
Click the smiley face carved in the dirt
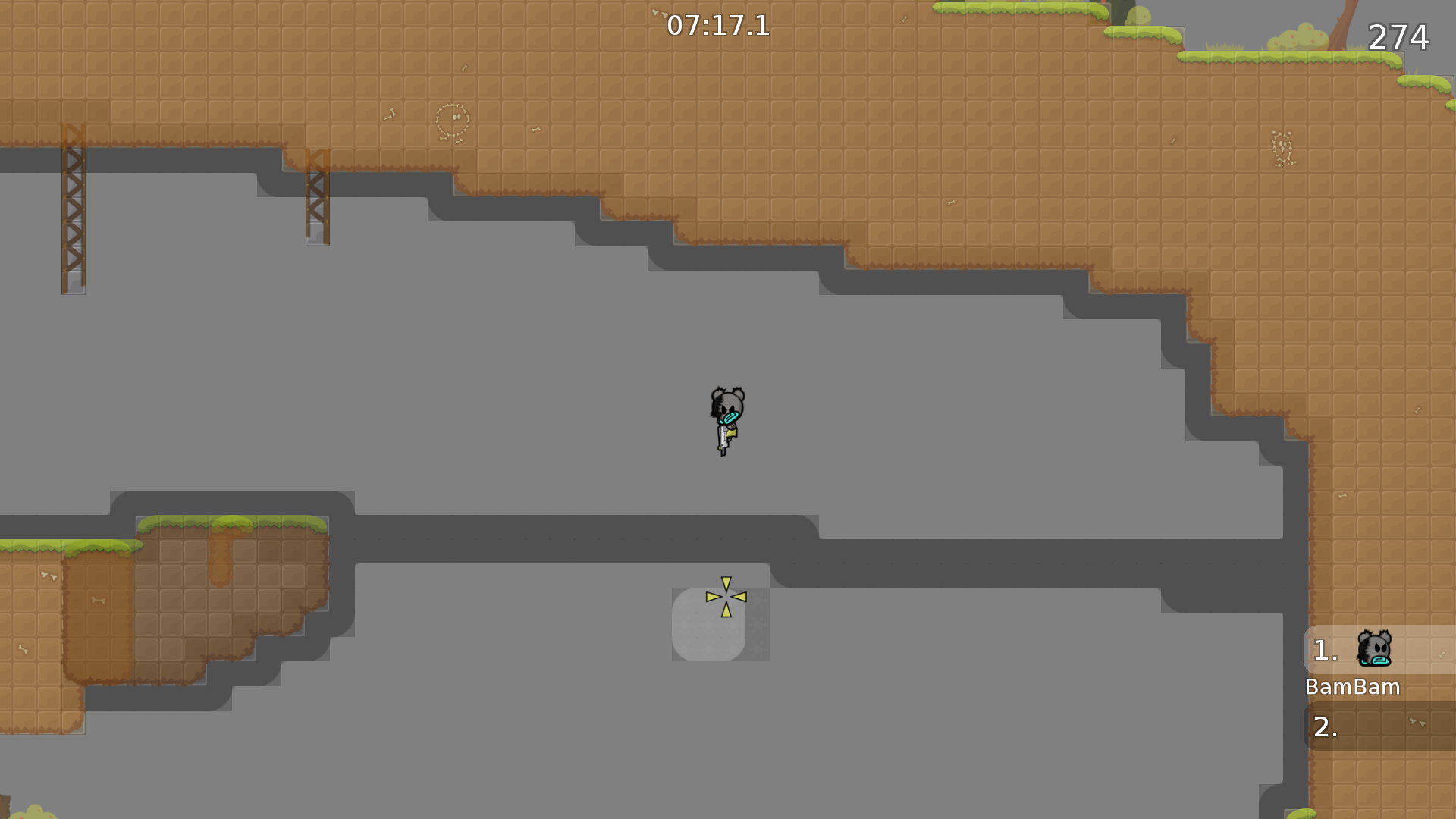point(453,120)
